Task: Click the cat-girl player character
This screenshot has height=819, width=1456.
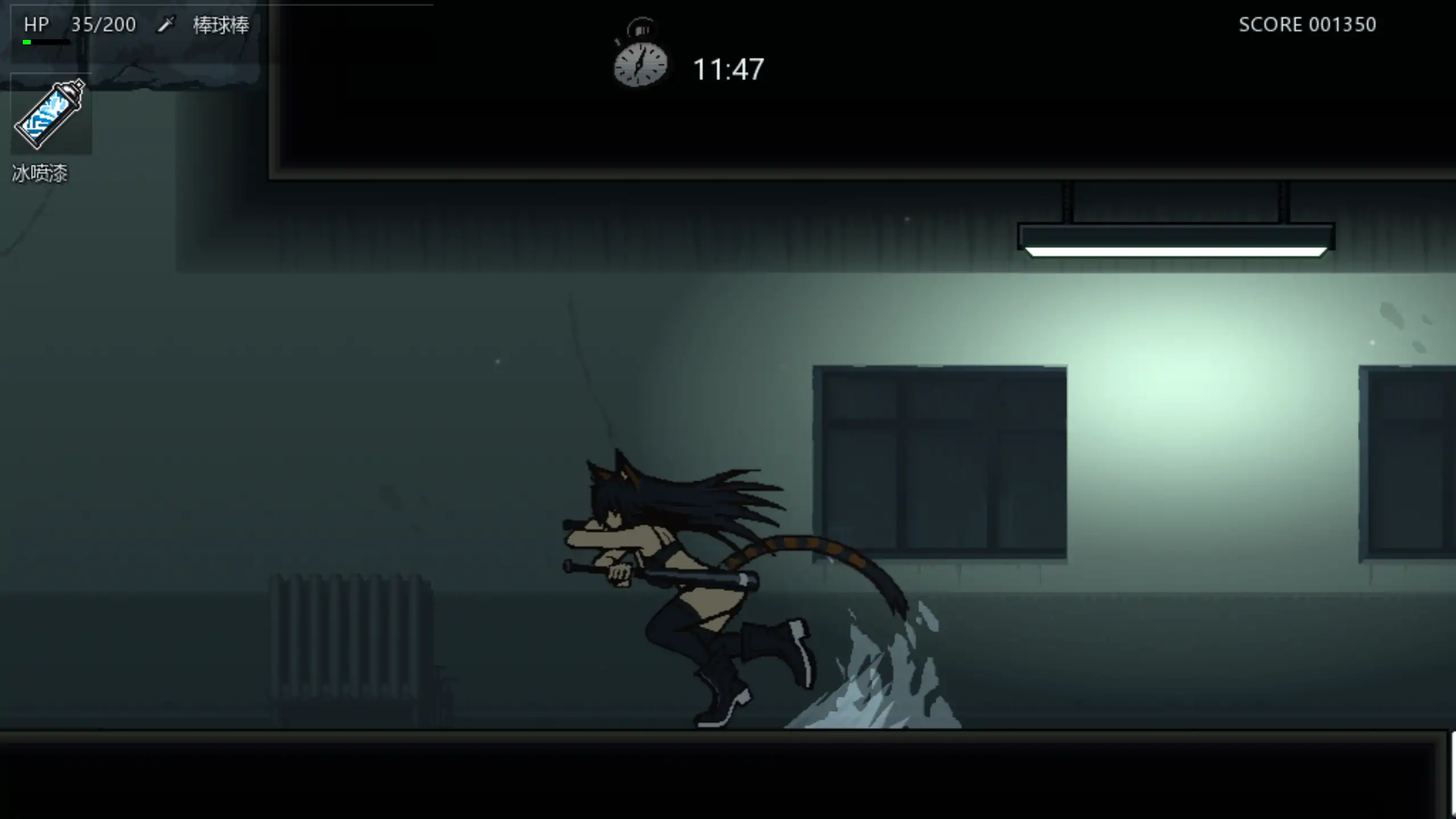Action: [671, 569]
